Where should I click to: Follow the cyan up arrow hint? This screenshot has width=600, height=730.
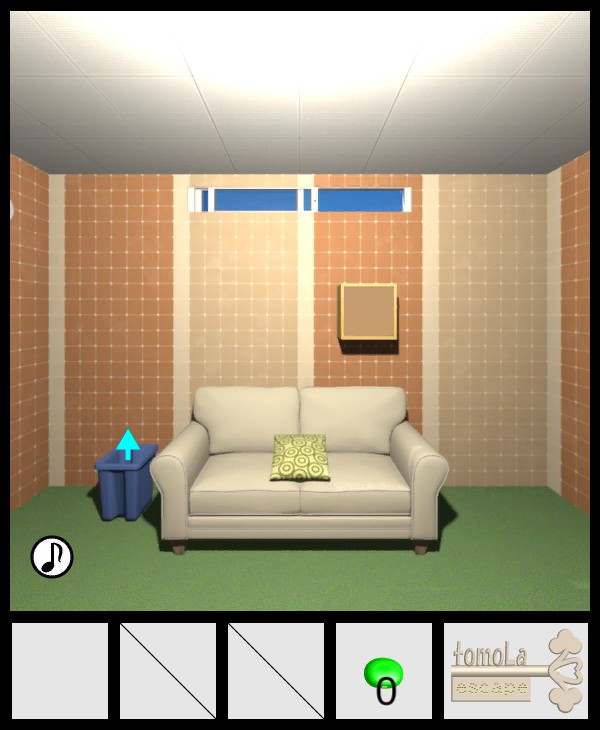pos(127,443)
